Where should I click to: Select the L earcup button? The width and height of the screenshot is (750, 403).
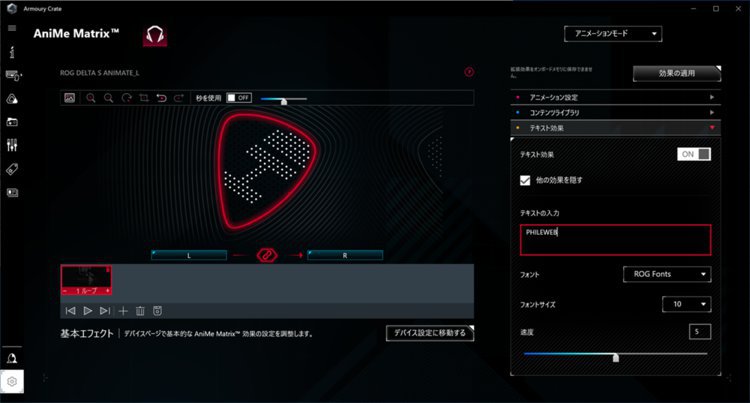click(189, 256)
